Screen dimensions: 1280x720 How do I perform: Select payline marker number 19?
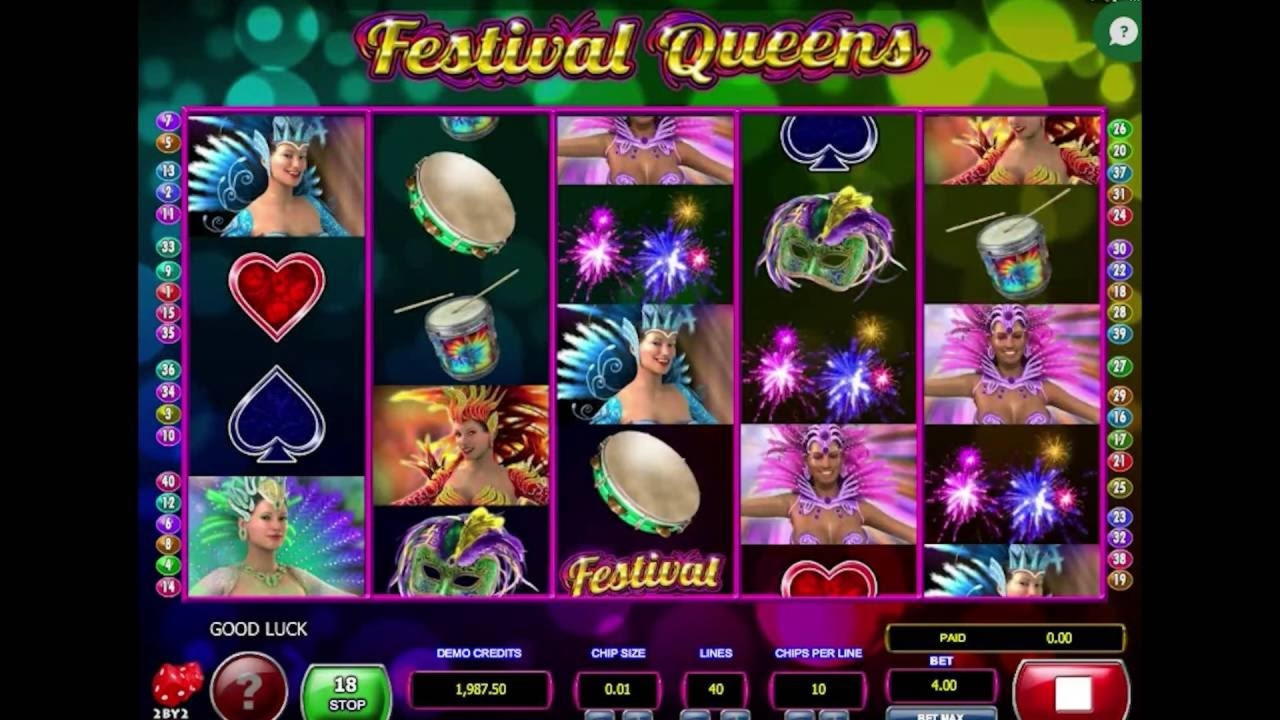(x=1120, y=580)
